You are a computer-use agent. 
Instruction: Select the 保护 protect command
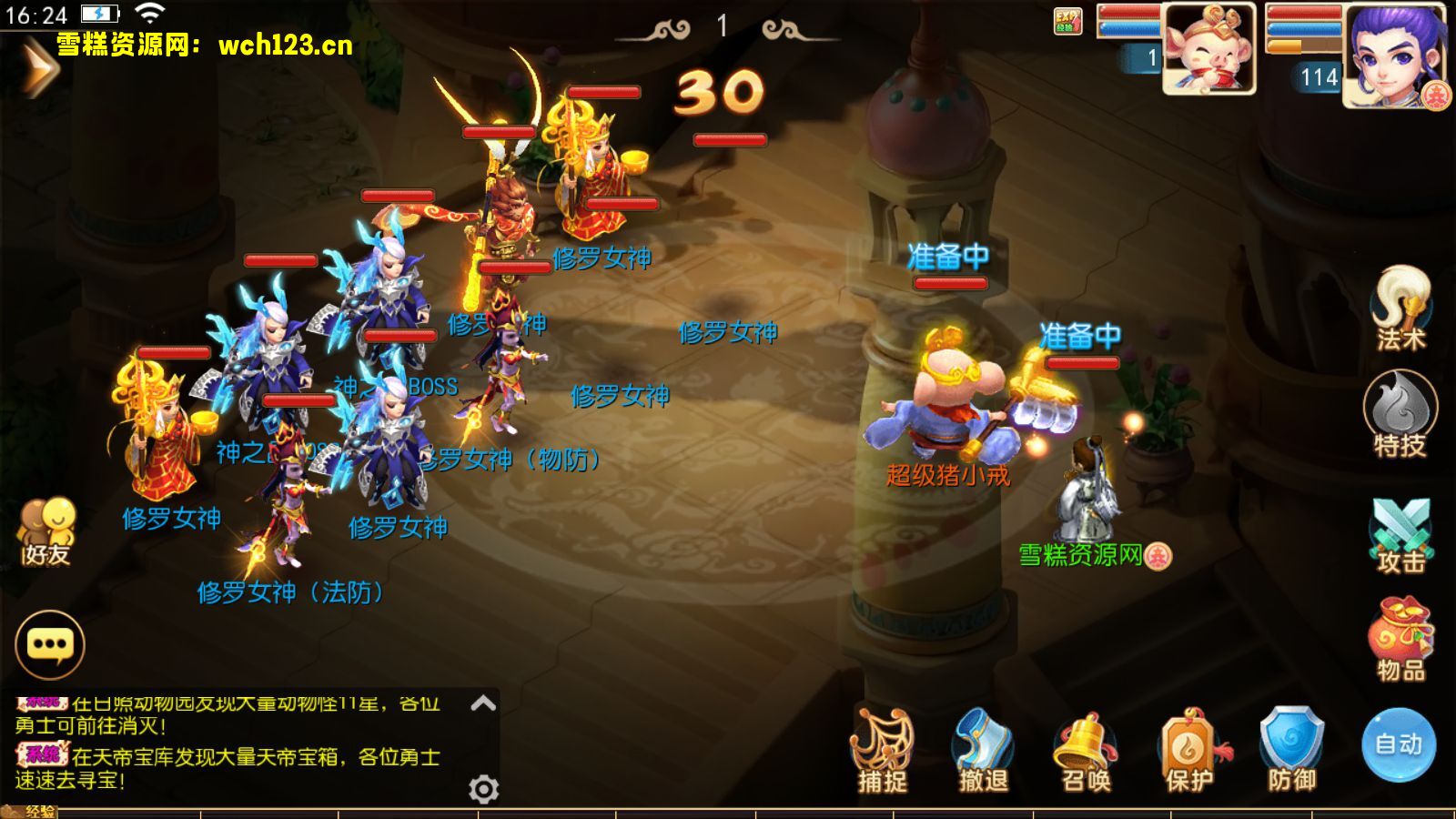1189,750
